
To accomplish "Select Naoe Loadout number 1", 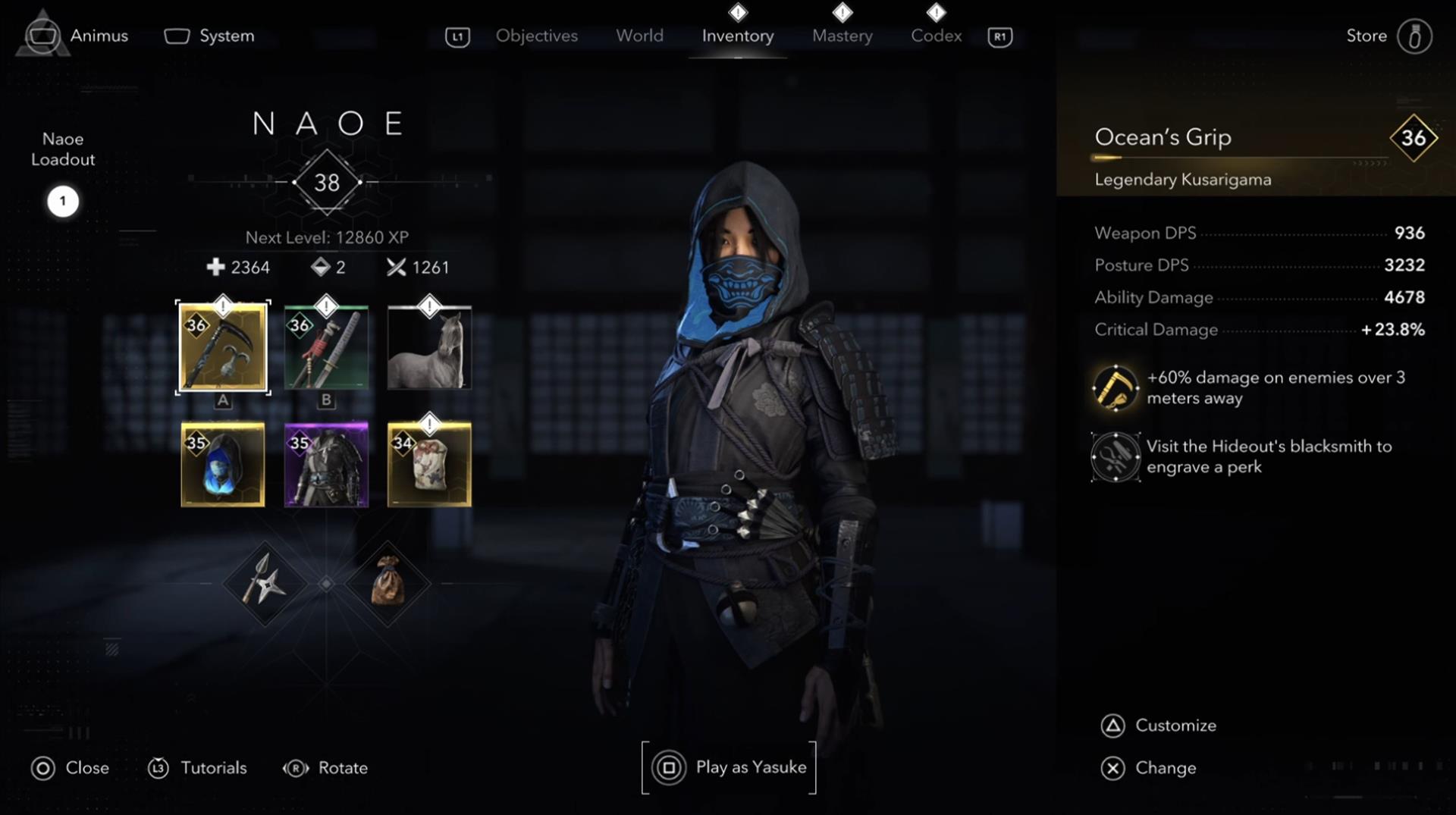I will coord(63,202).
